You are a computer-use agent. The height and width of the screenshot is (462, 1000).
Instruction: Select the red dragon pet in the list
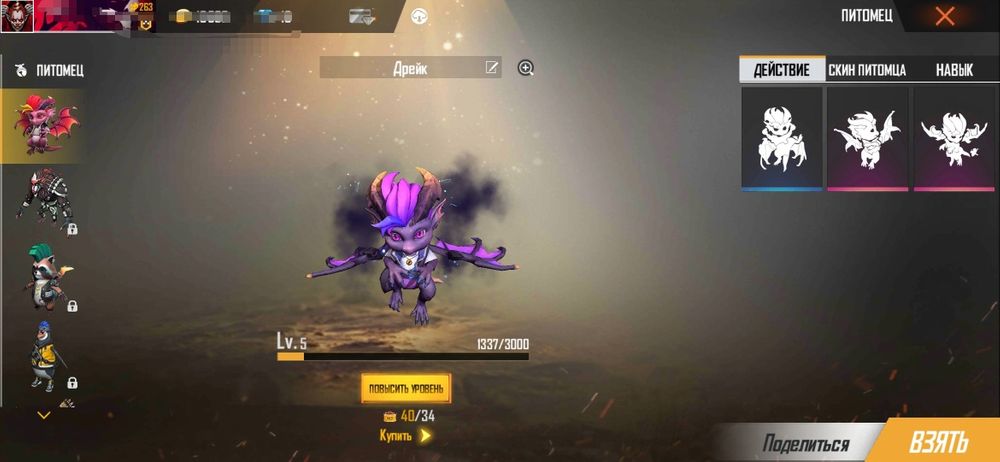pos(42,125)
